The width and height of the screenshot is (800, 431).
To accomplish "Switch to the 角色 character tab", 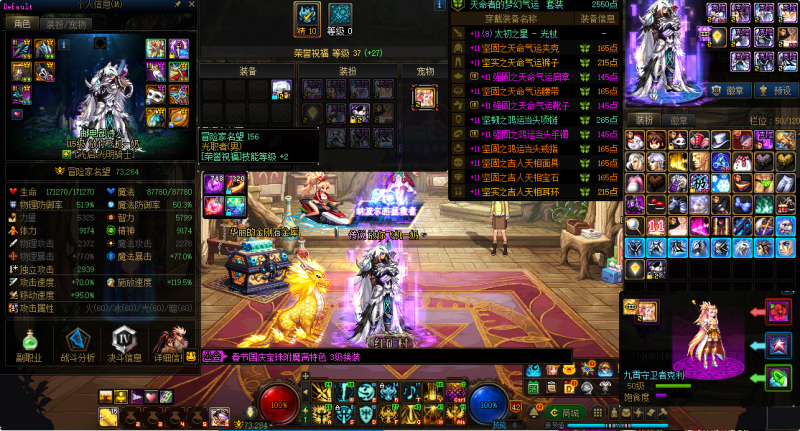I will coord(22,23).
